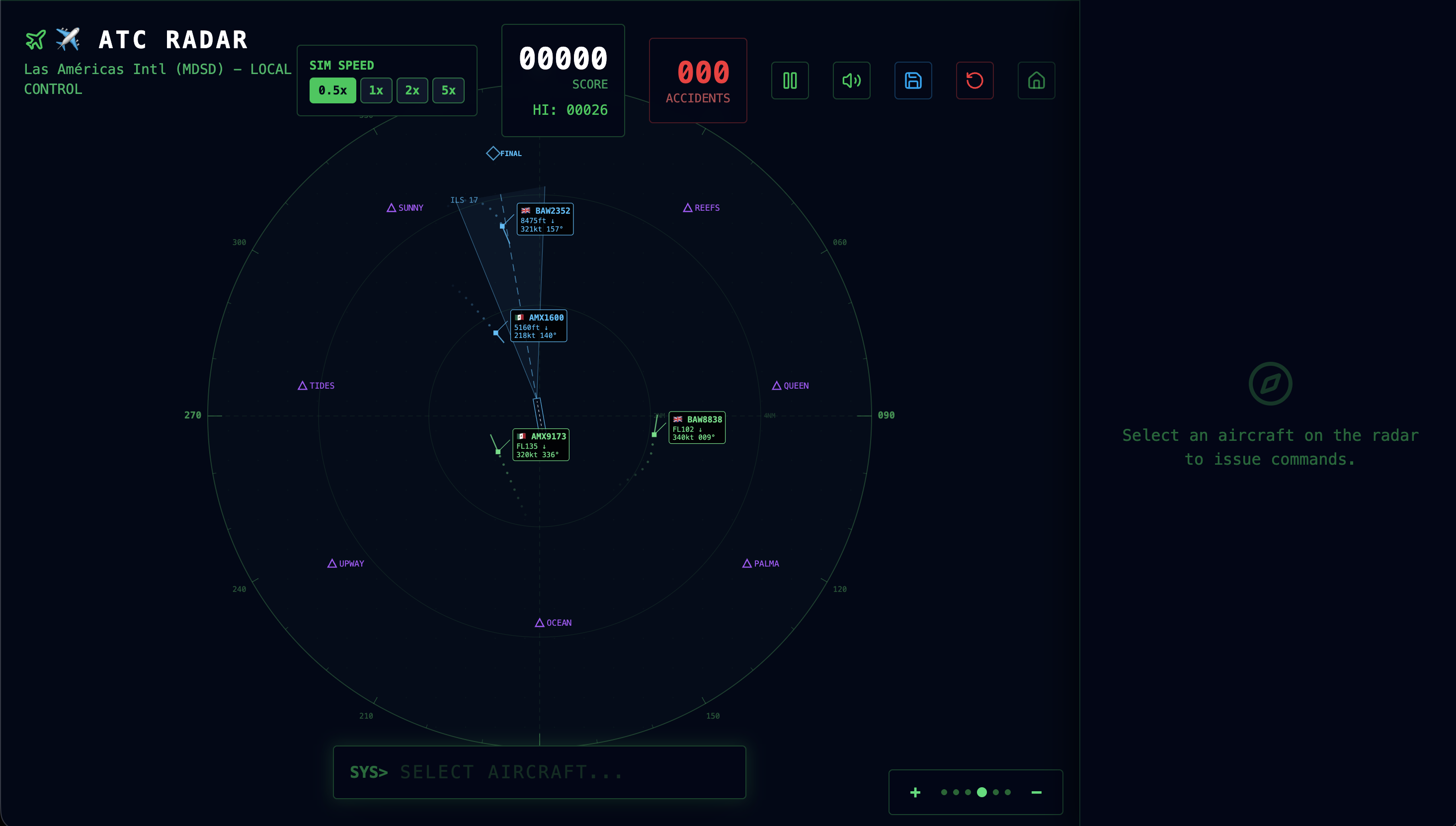Open the score panel showing HI: 00026

pos(563,80)
